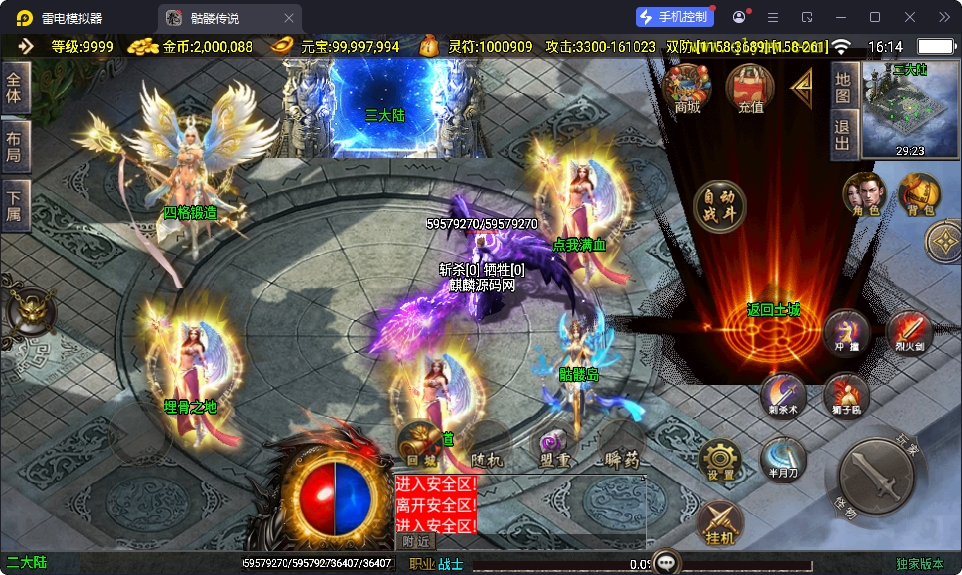Open the 充值 recharge bag icon
Screen dimensions: 962x575
point(750,88)
